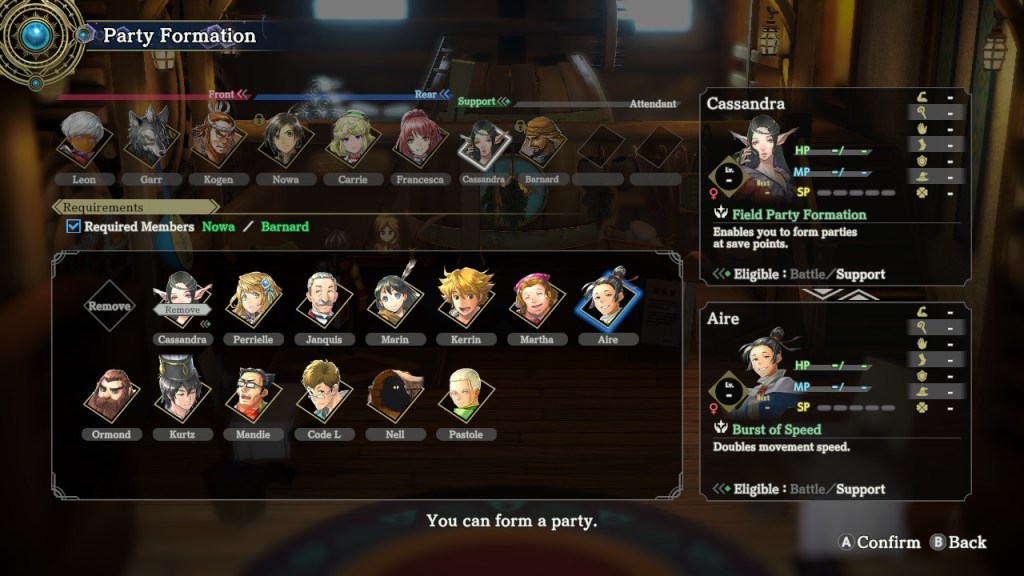Choose Martha from the member list

click(536, 299)
